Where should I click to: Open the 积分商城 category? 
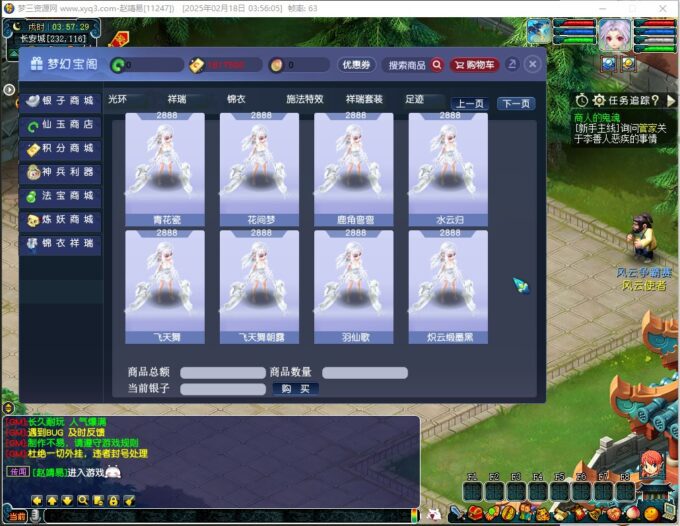pyautogui.click(x=60, y=149)
